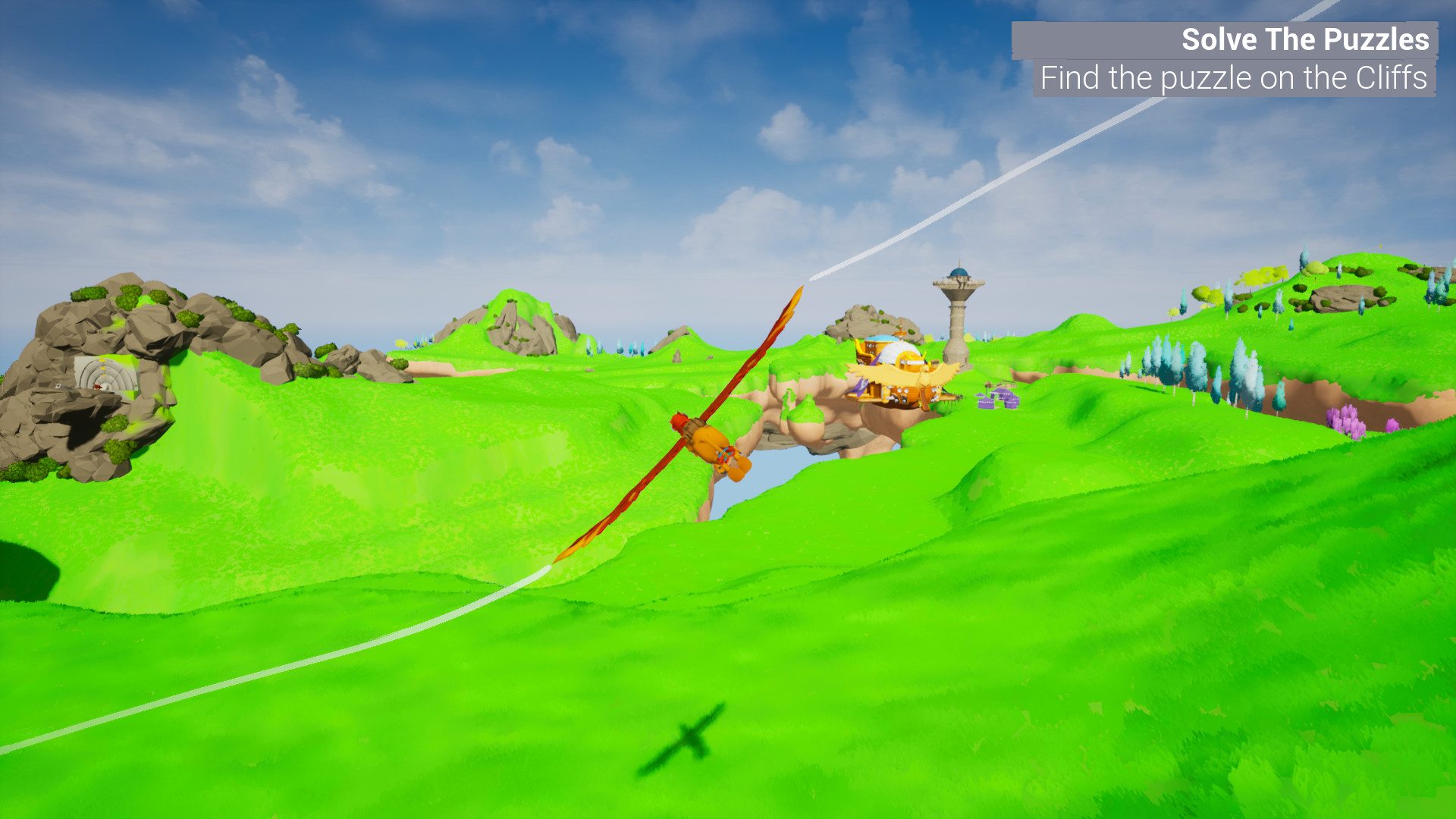
Task: Click the purple tent camp near the airship
Action: [x=996, y=398]
